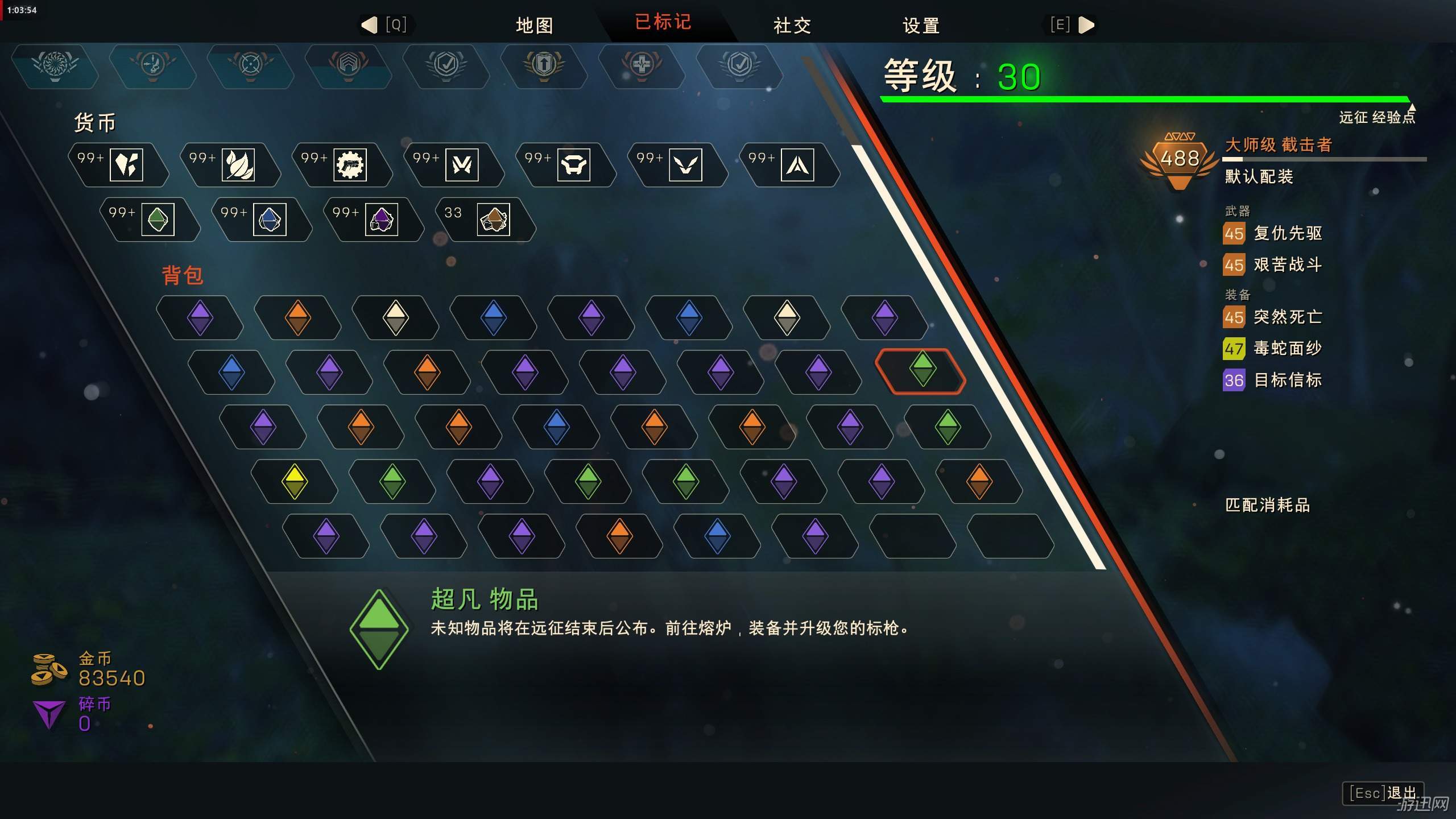1456x819 pixels.
Task: Go to the 设置 tab
Action: point(921,25)
